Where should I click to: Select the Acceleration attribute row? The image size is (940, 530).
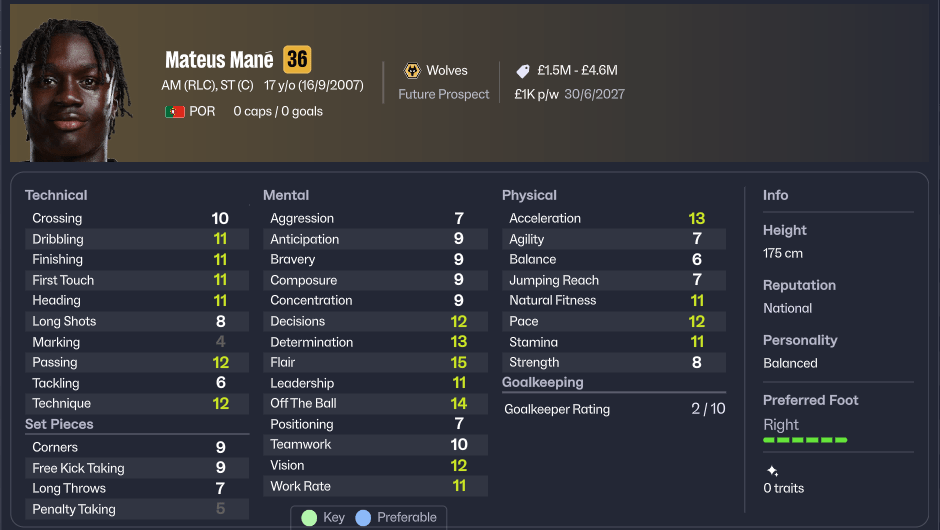tap(614, 218)
